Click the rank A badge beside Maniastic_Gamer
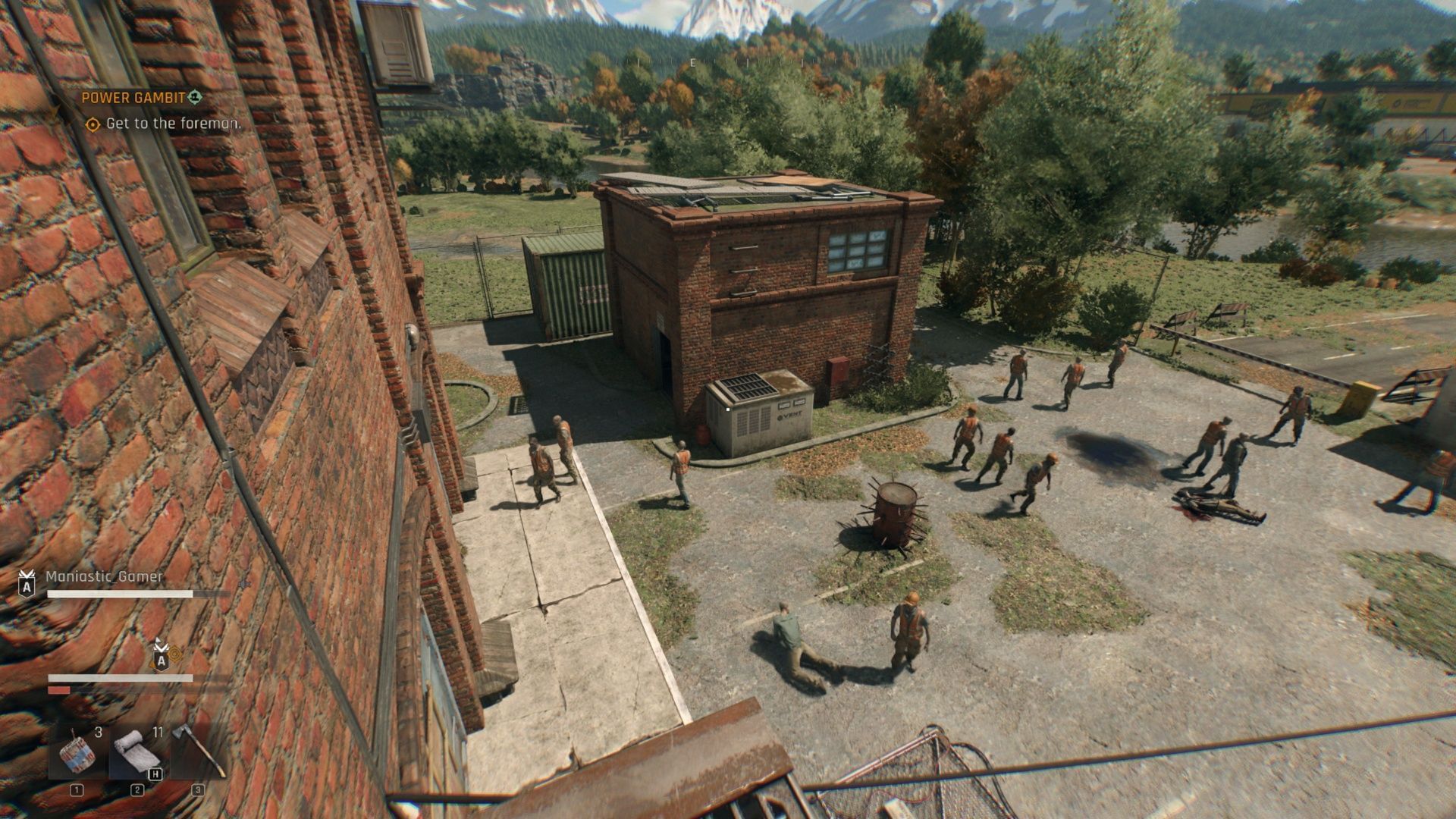 tap(27, 585)
